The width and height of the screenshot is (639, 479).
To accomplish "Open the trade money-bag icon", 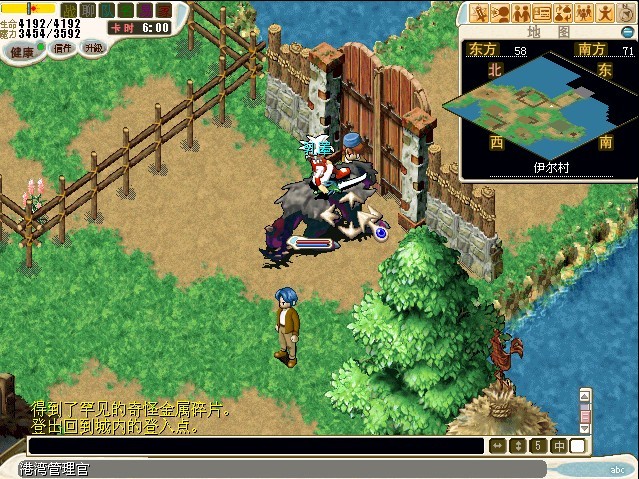I will coord(562,13).
